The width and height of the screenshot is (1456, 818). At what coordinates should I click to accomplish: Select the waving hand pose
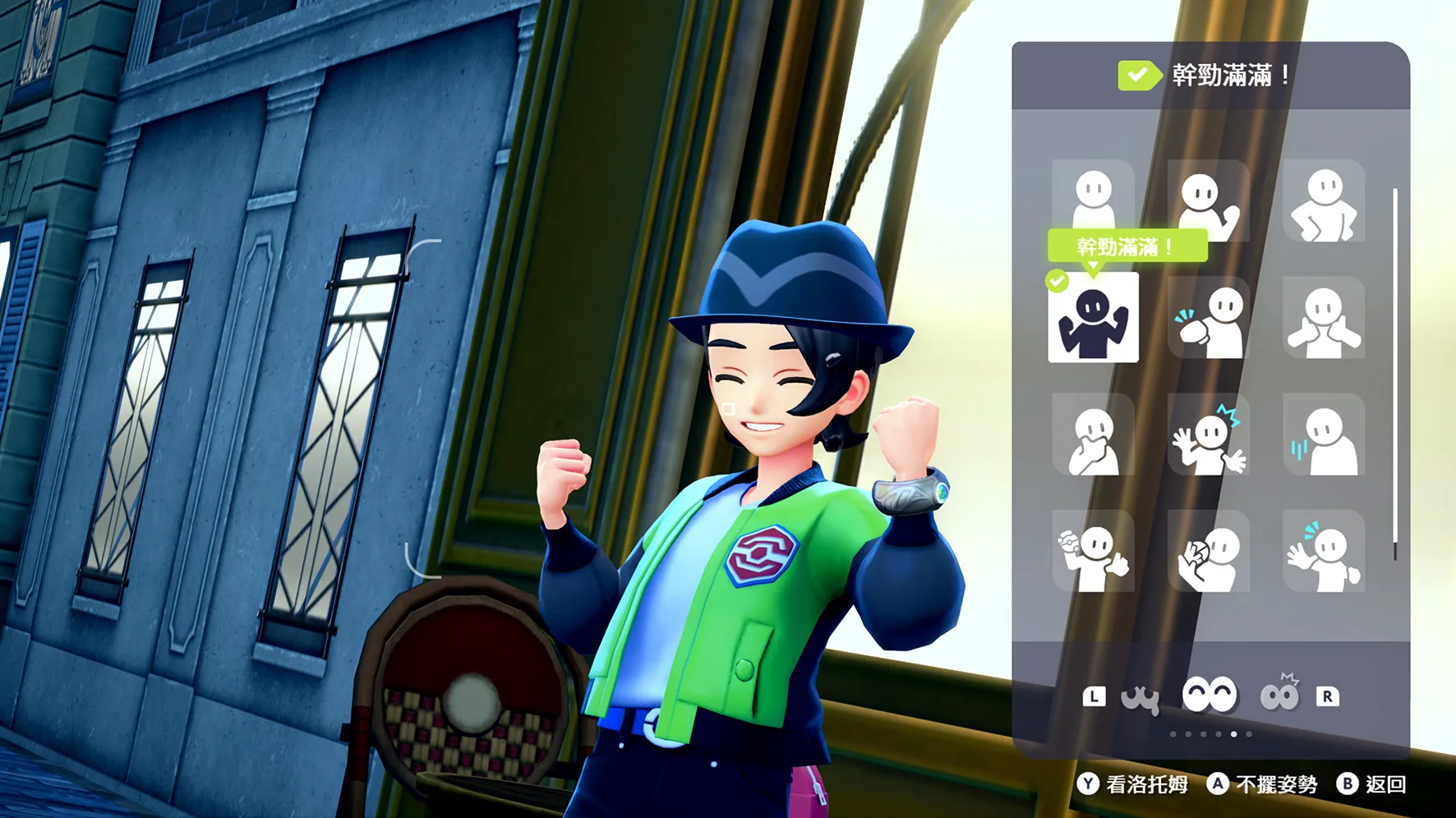(1324, 551)
